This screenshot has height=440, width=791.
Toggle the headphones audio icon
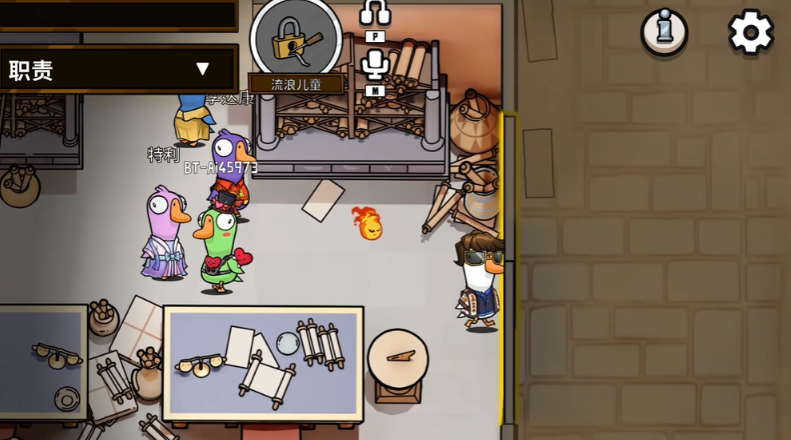tap(375, 13)
